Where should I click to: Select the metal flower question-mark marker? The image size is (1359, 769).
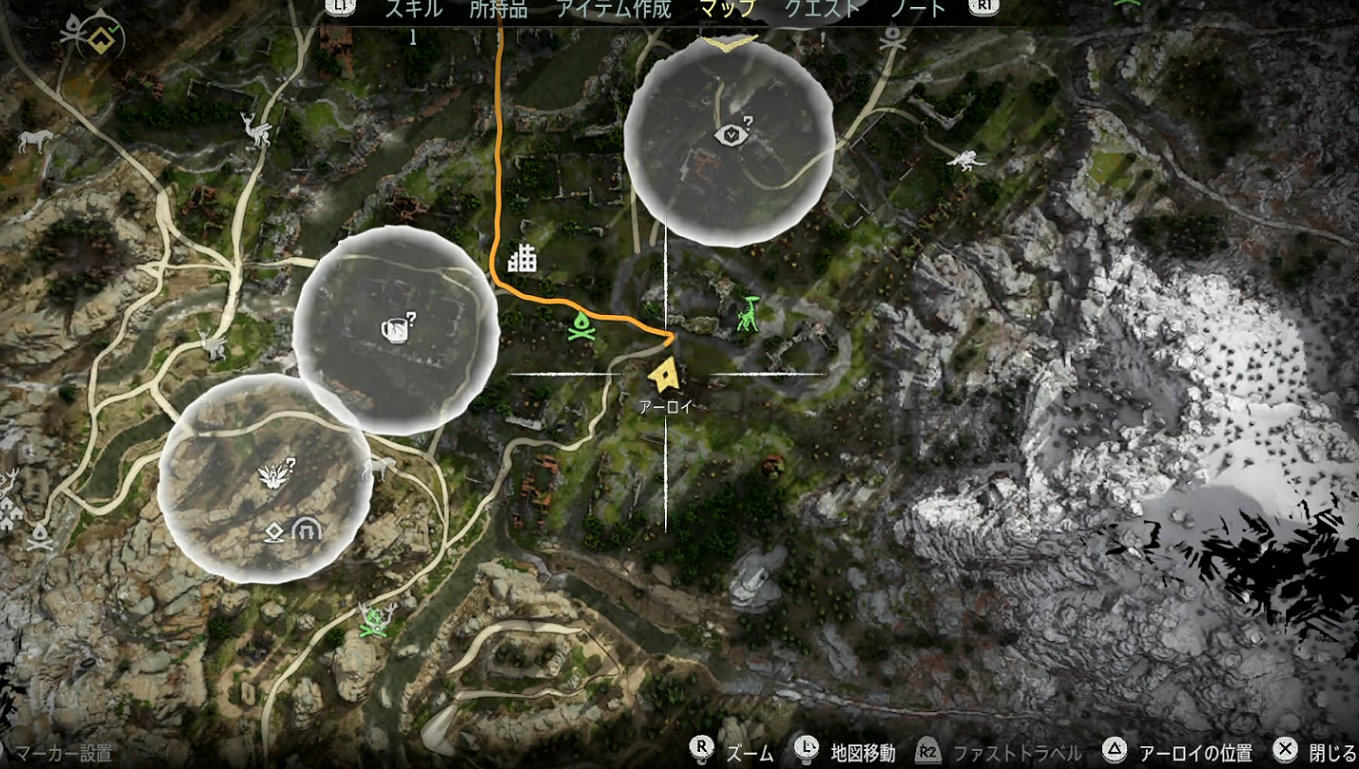click(273, 473)
